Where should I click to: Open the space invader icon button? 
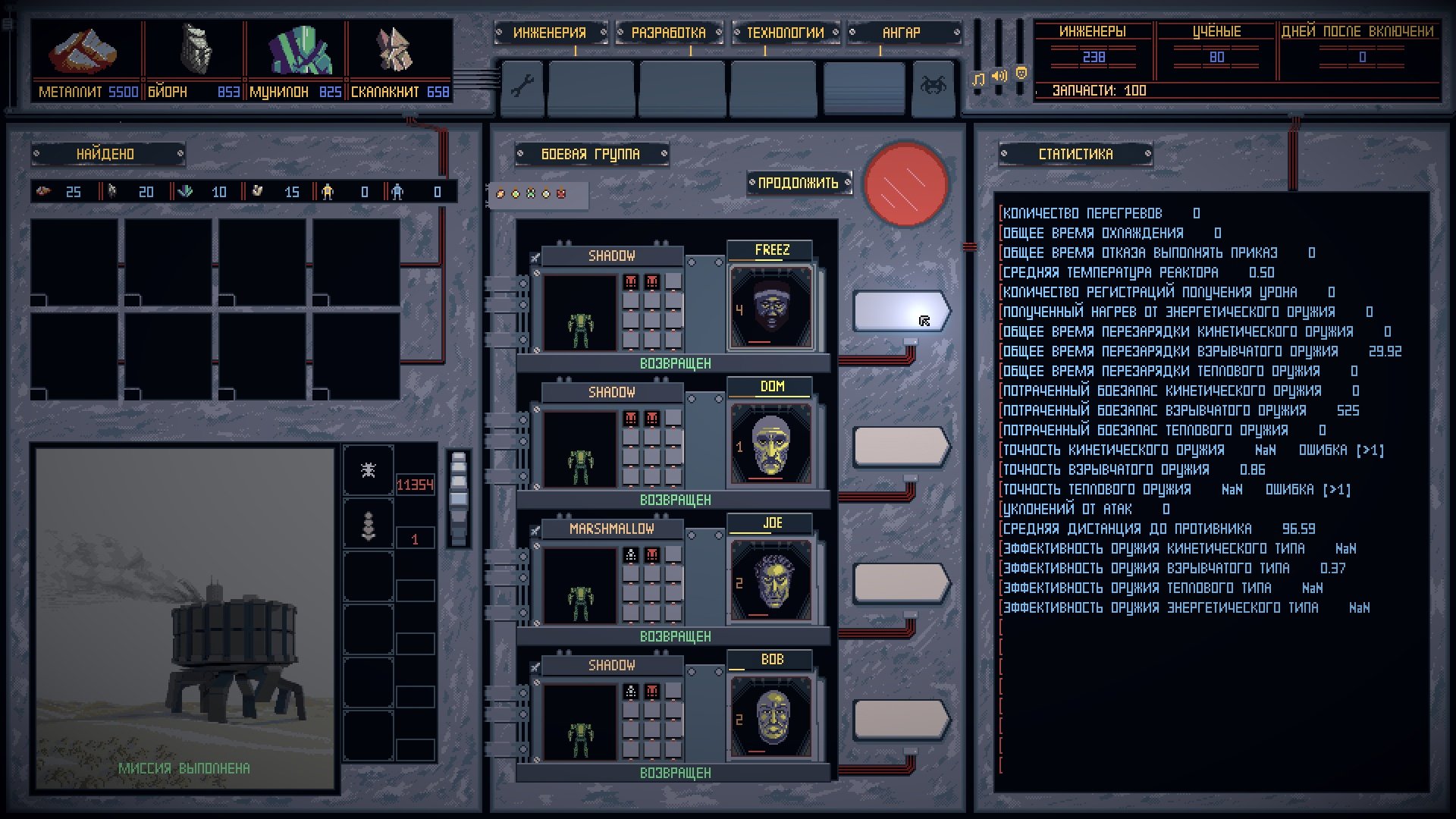(933, 86)
